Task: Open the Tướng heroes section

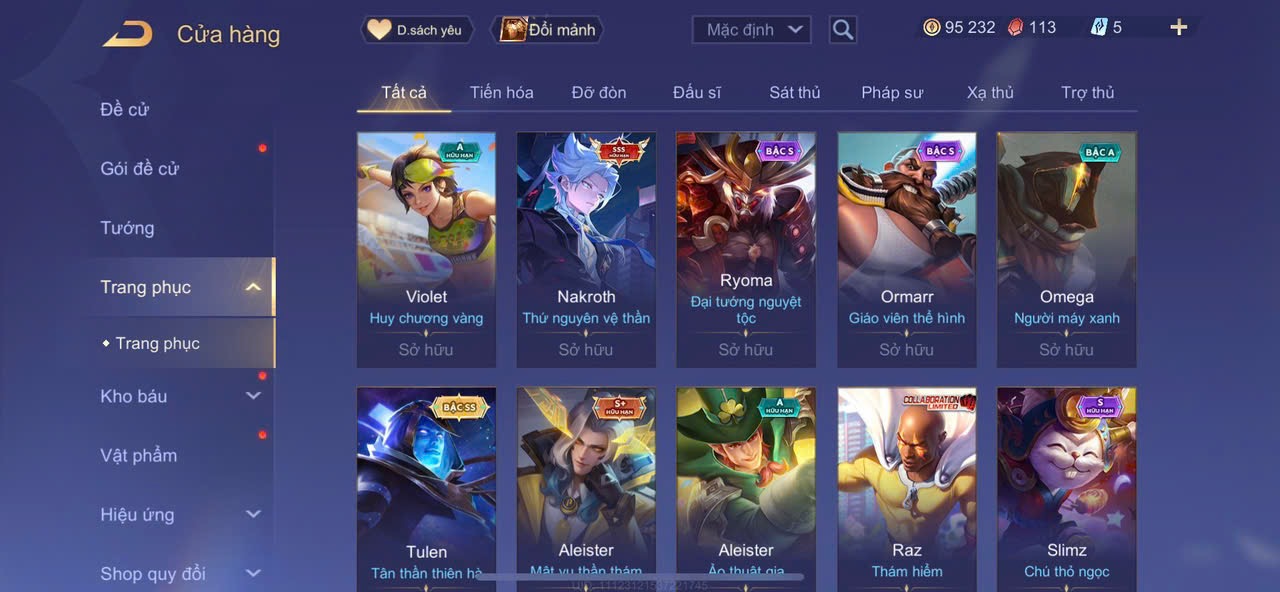Action: pyautogui.click(x=127, y=228)
